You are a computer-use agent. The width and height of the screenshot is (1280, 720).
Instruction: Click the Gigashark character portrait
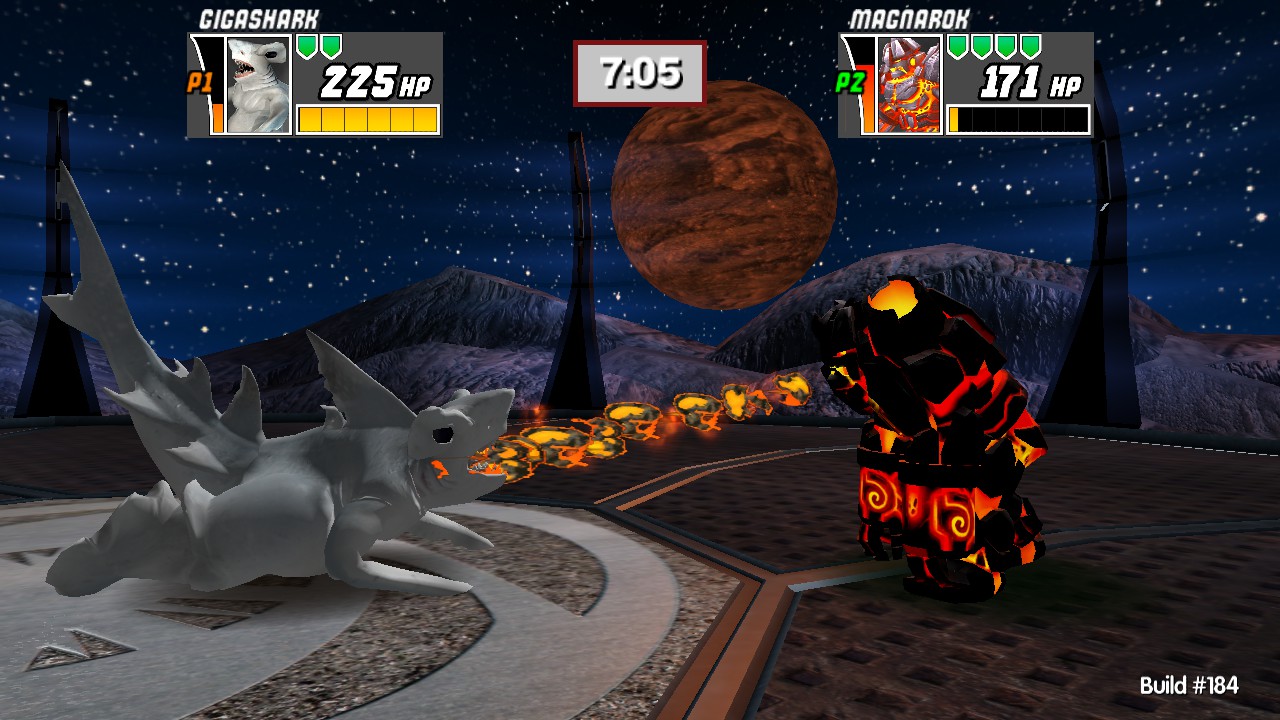258,85
